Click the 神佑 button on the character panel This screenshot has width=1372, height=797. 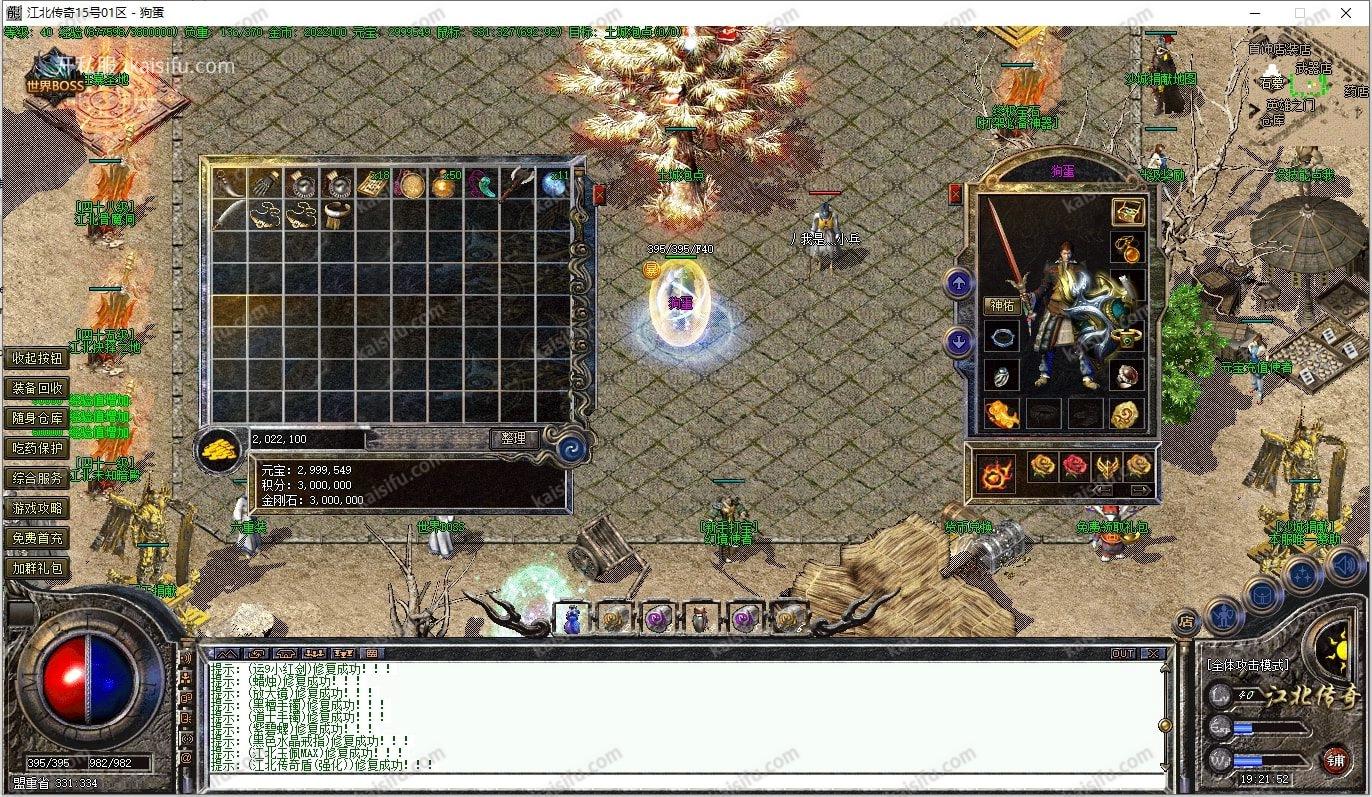(1001, 305)
